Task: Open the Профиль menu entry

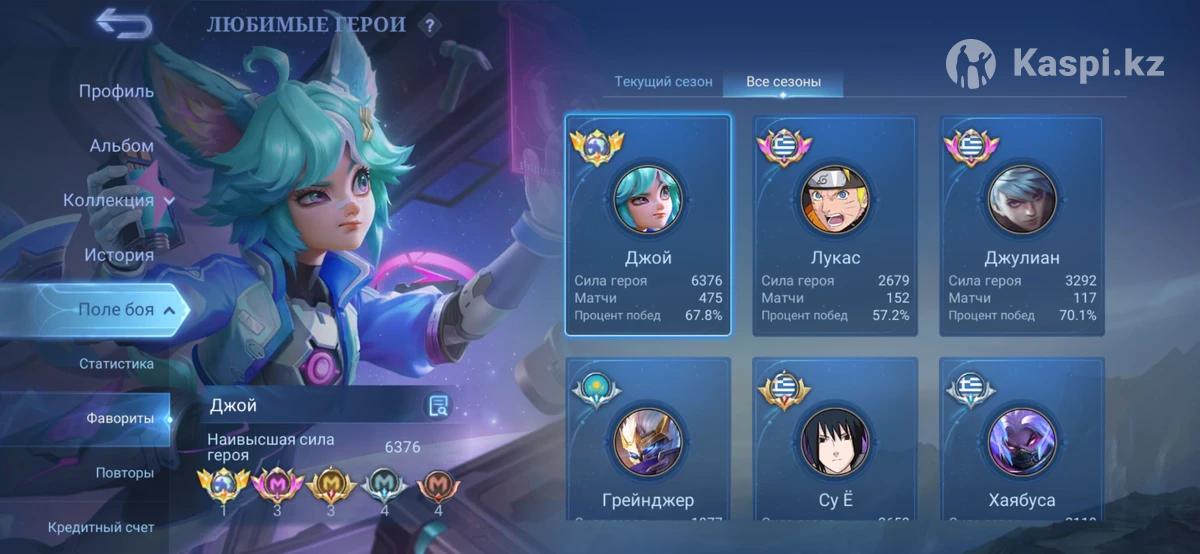Action: 116,91
